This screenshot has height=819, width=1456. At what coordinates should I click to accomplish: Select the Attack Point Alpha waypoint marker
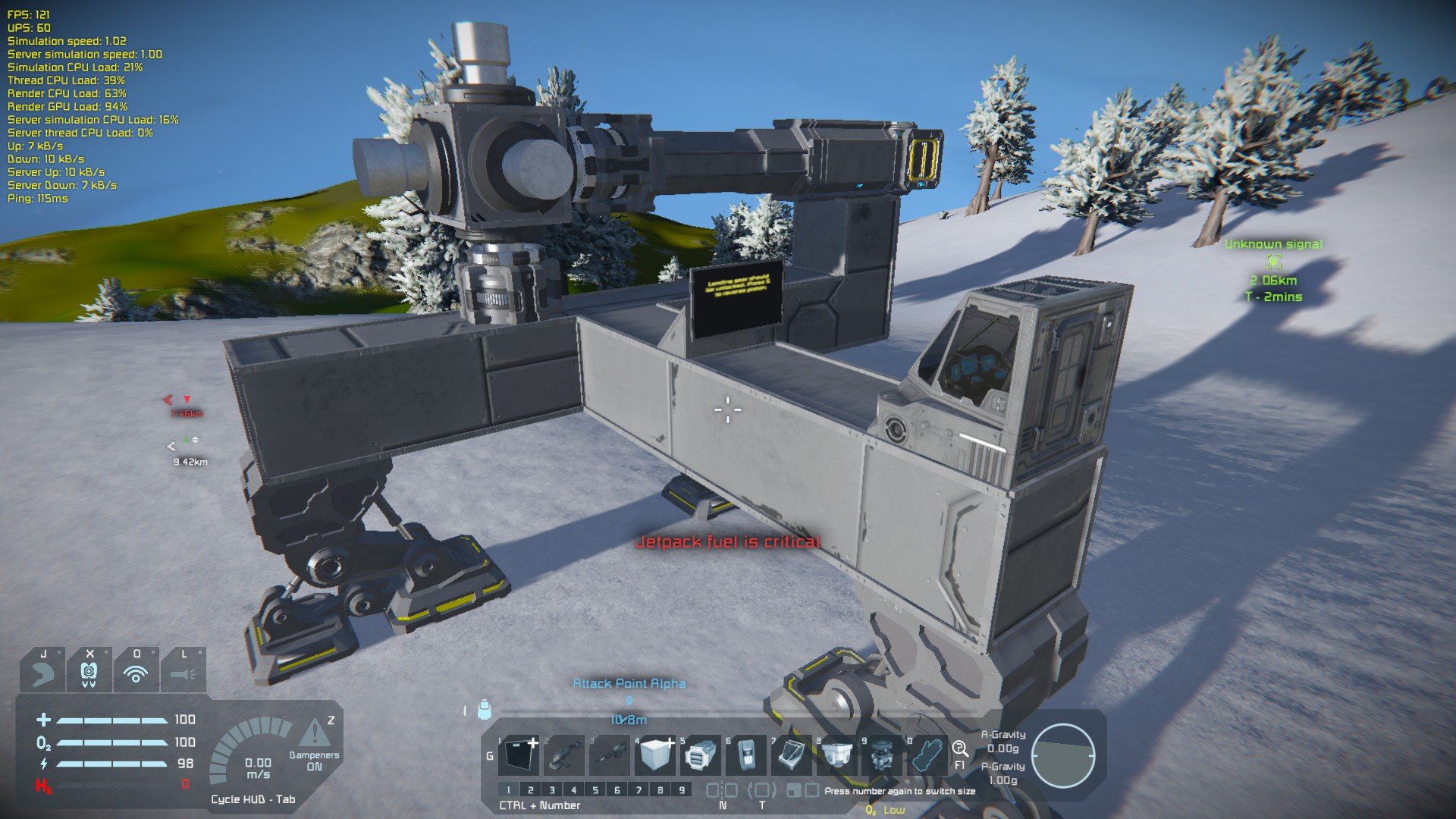click(629, 700)
